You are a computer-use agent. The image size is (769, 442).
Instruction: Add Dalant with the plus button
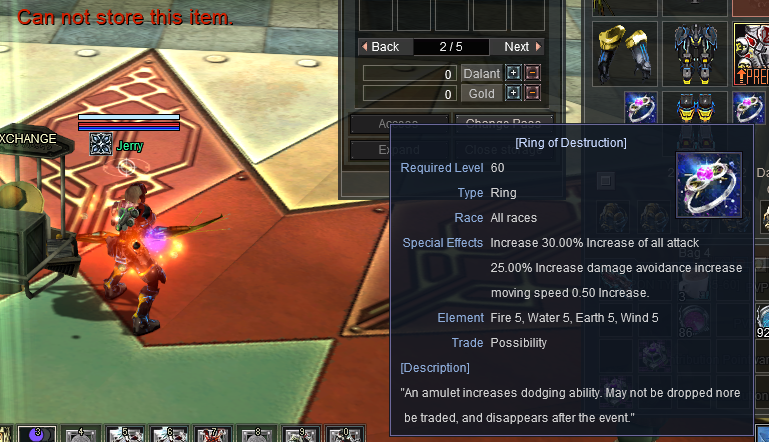[x=514, y=74]
